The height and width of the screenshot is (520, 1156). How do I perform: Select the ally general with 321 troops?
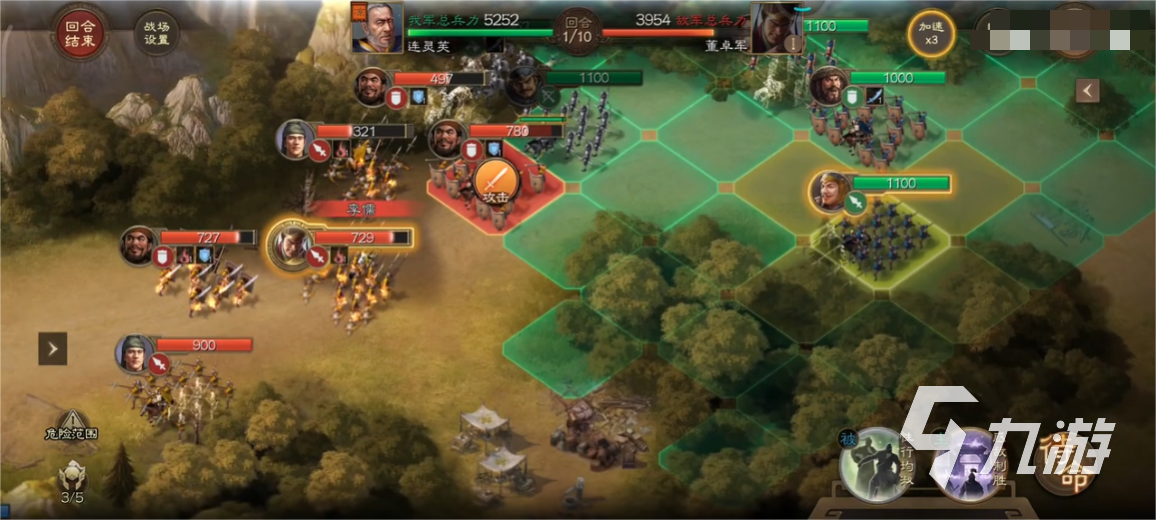click(296, 139)
